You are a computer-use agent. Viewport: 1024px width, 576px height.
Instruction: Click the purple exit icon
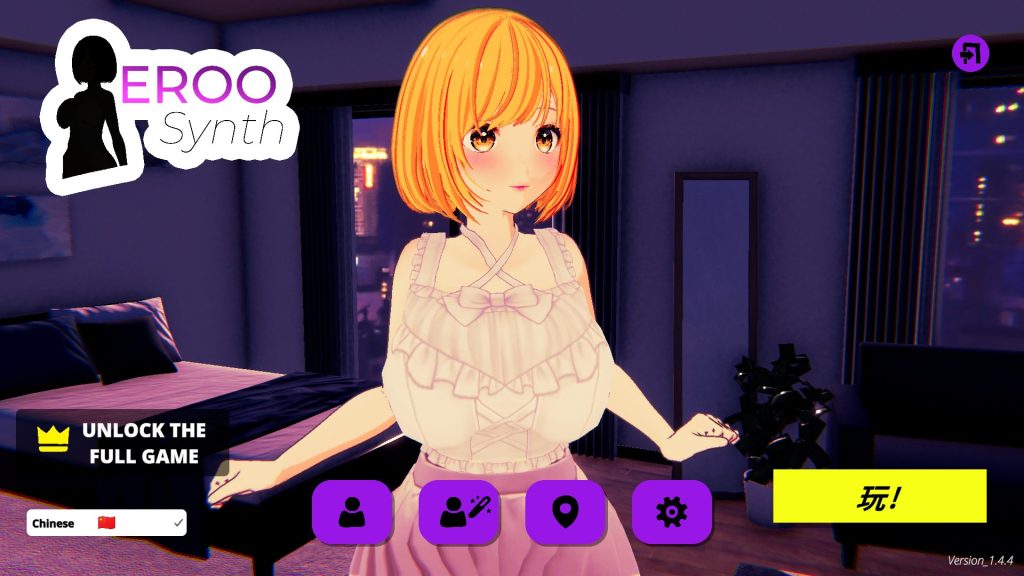coord(970,53)
